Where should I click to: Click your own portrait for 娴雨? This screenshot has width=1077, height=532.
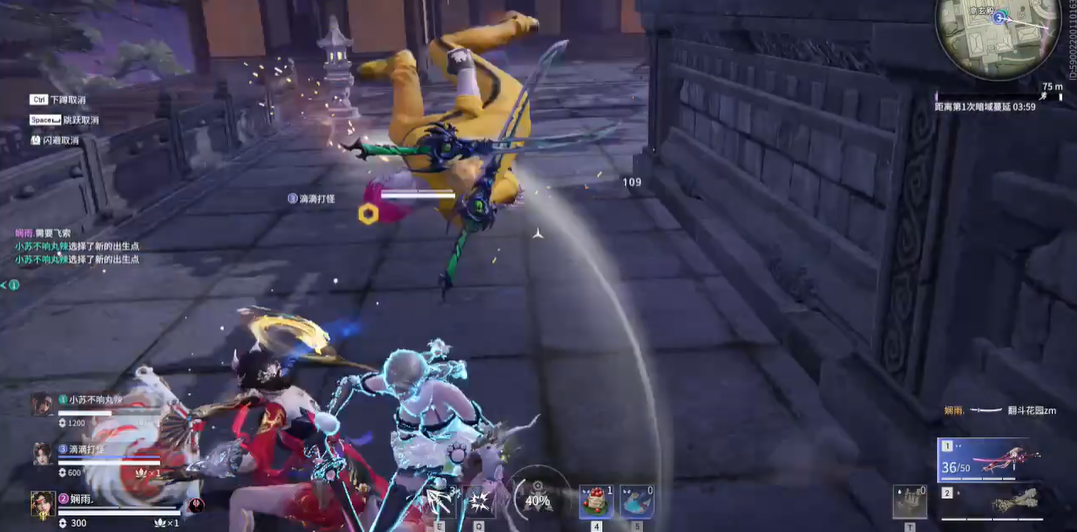tap(42, 503)
